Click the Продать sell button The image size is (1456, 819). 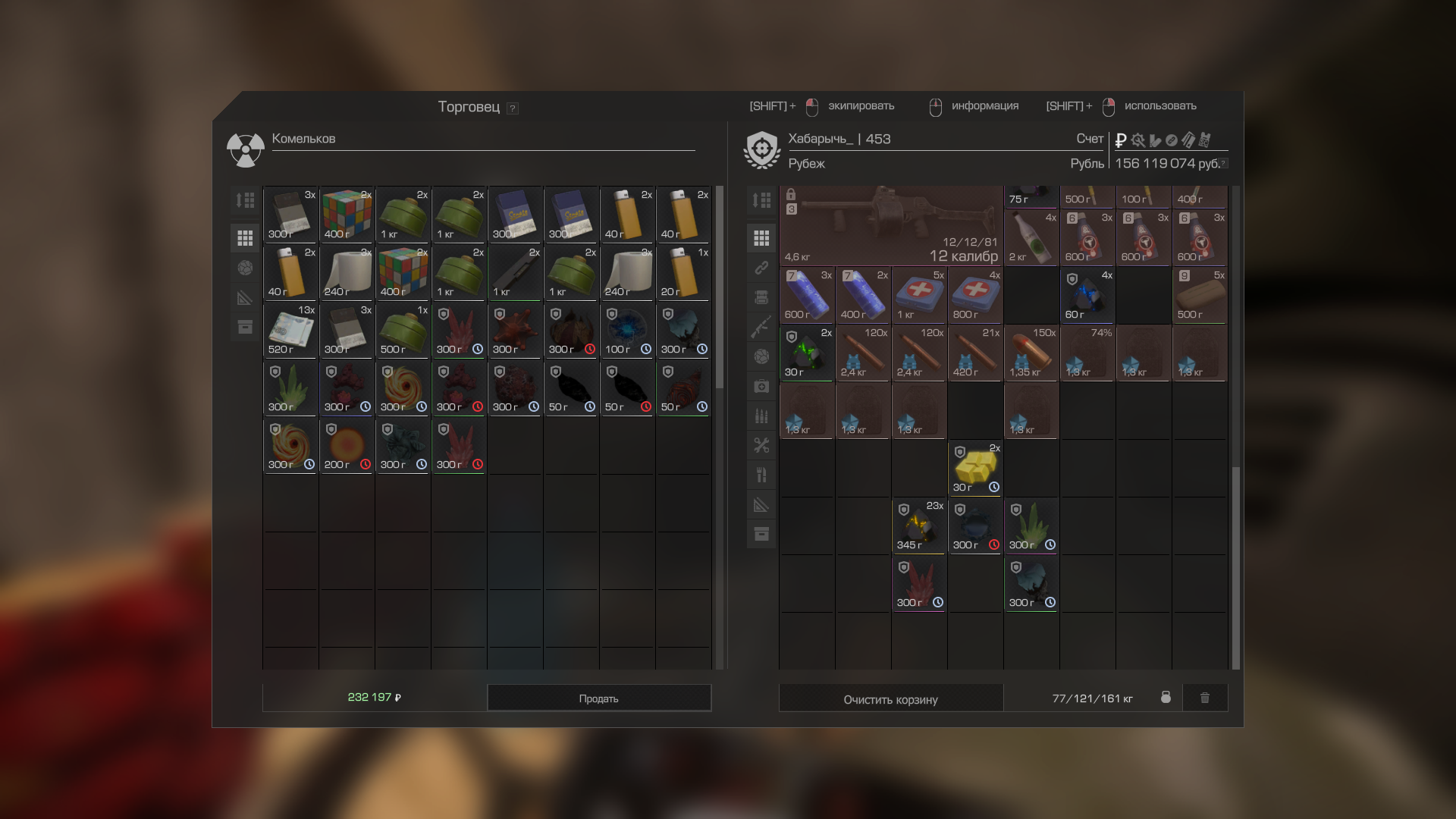coord(598,698)
